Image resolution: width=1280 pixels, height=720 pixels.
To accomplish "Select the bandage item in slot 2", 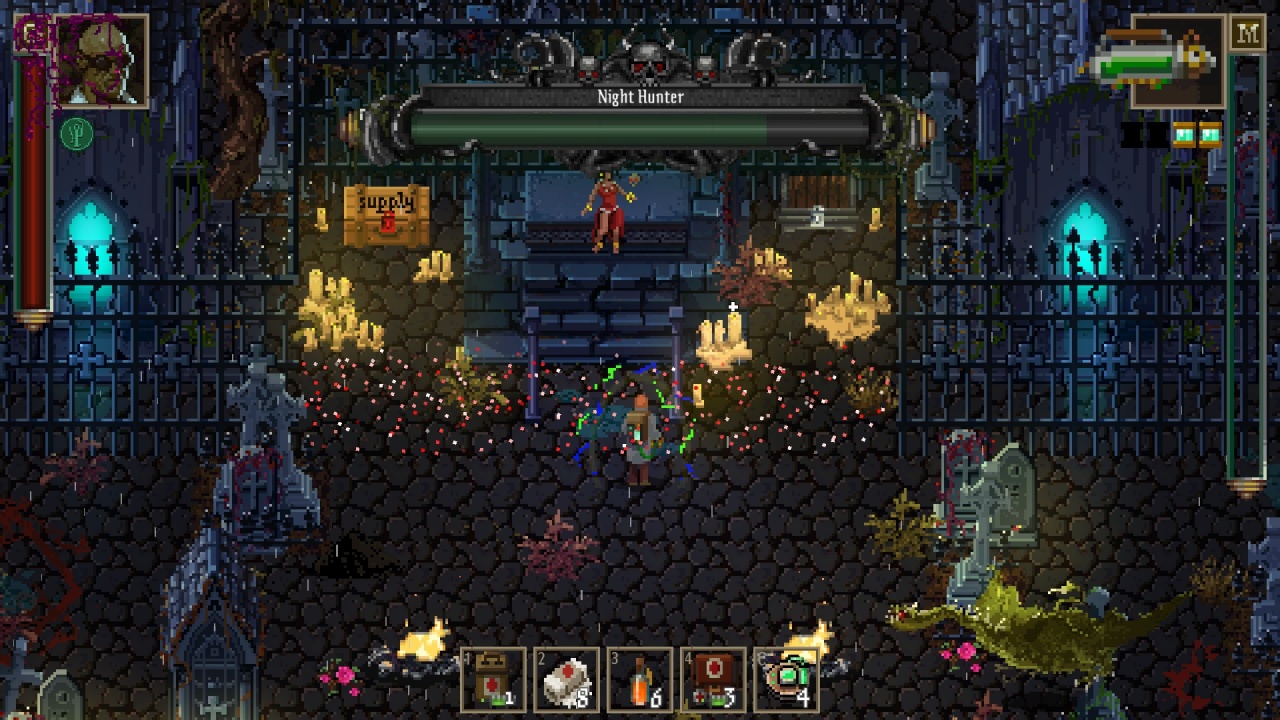I will tap(567, 680).
